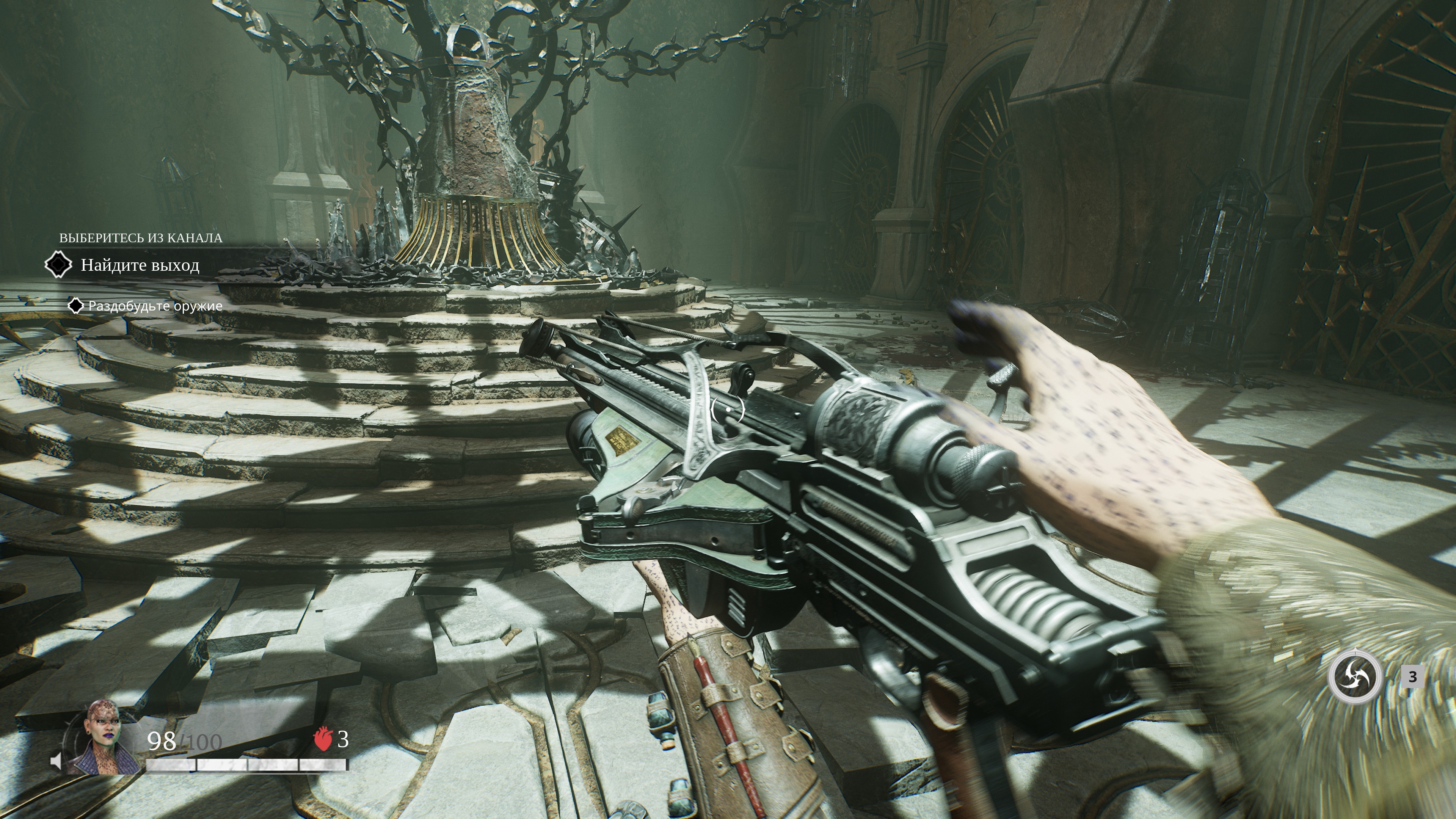Image resolution: width=1456 pixels, height=819 pixels.
Task: Select the "Найдите выход" quest objective
Action: tap(140, 265)
